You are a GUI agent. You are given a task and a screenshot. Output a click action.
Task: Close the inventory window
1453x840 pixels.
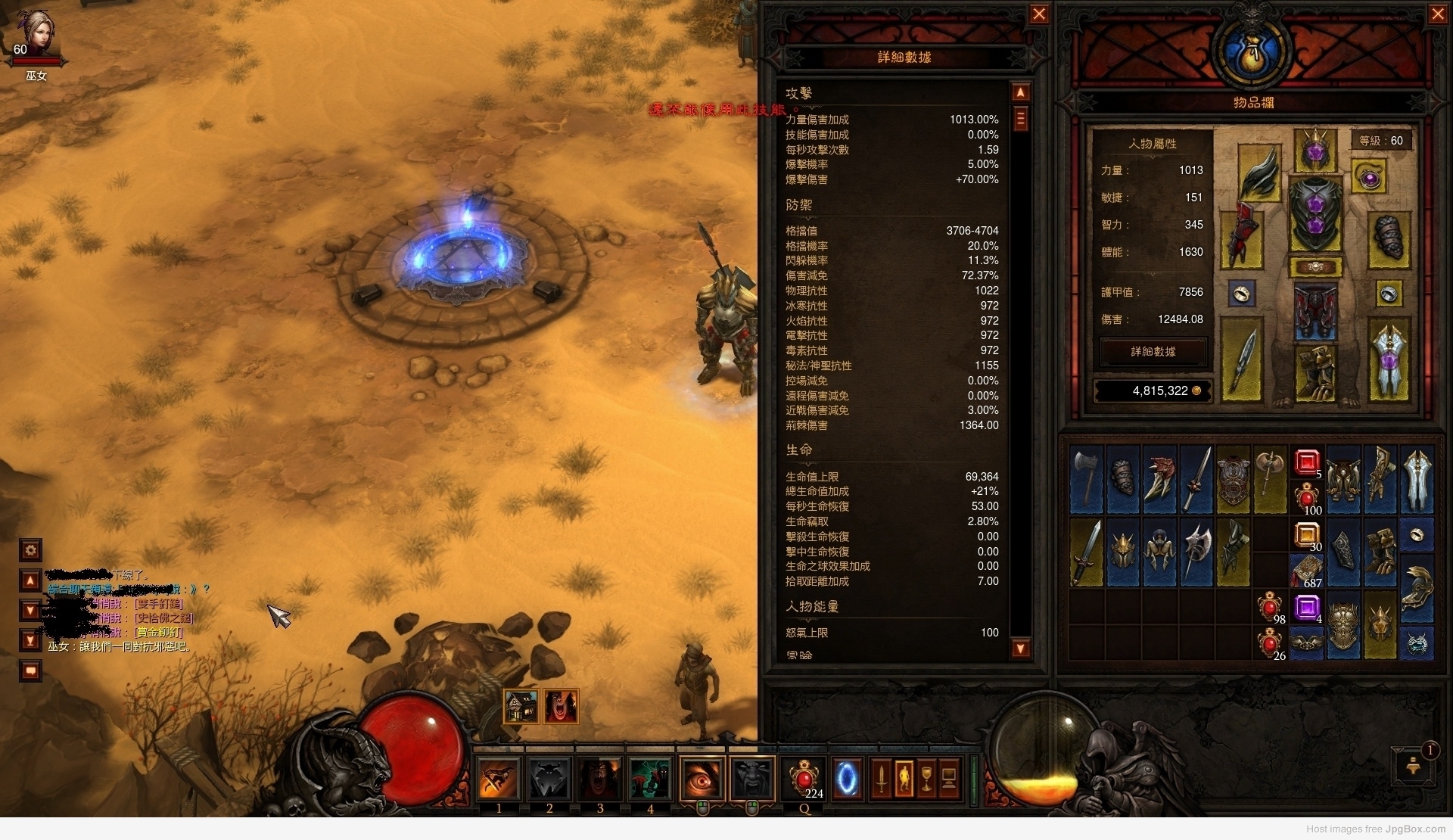[1438, 14]
